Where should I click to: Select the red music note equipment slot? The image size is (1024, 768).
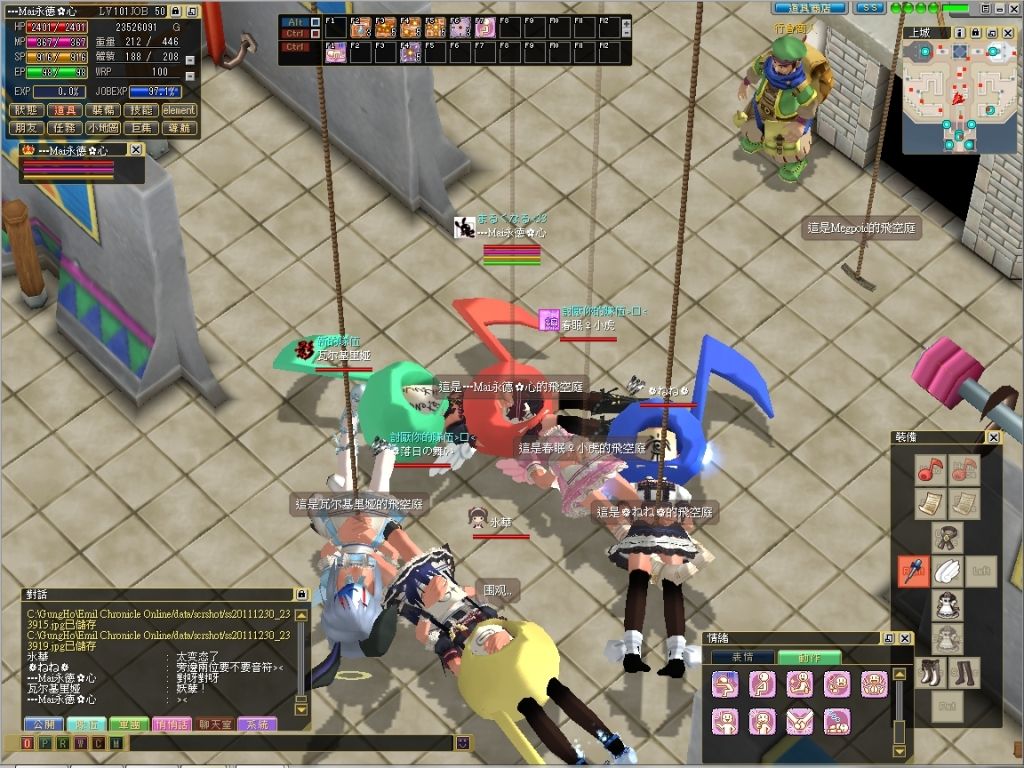[931, 469]
